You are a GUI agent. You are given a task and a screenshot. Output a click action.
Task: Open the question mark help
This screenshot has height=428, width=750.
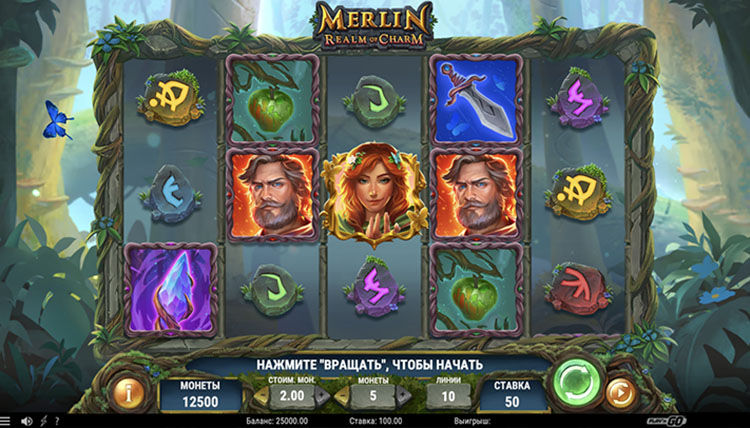point(56,421)
